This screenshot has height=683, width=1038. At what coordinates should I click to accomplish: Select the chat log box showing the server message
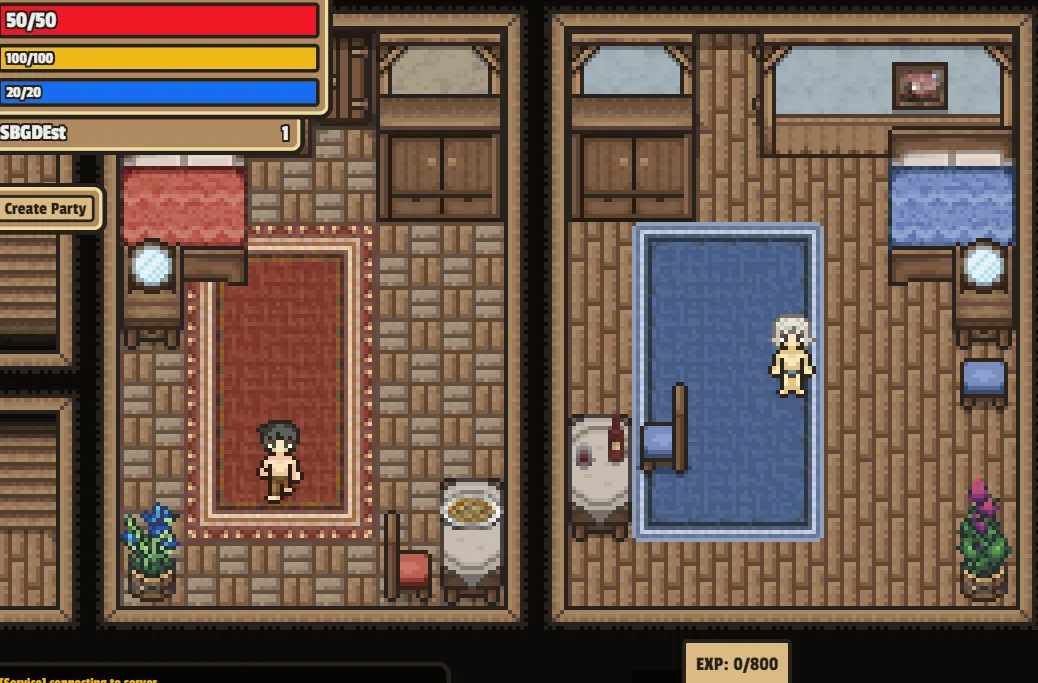[x=220, y=674]
